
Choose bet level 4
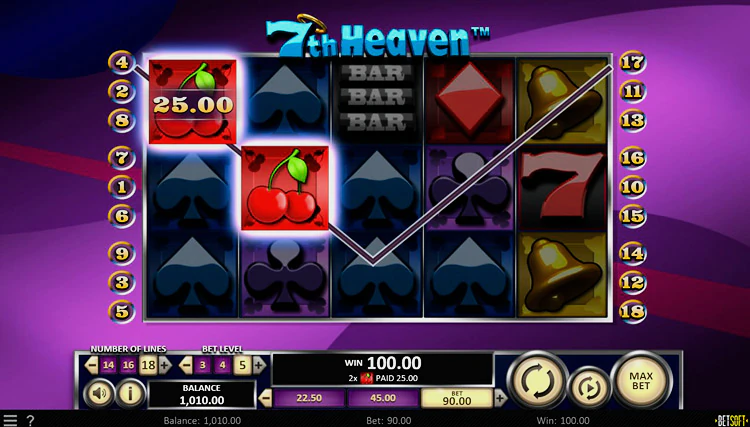[x=222, y=365]
